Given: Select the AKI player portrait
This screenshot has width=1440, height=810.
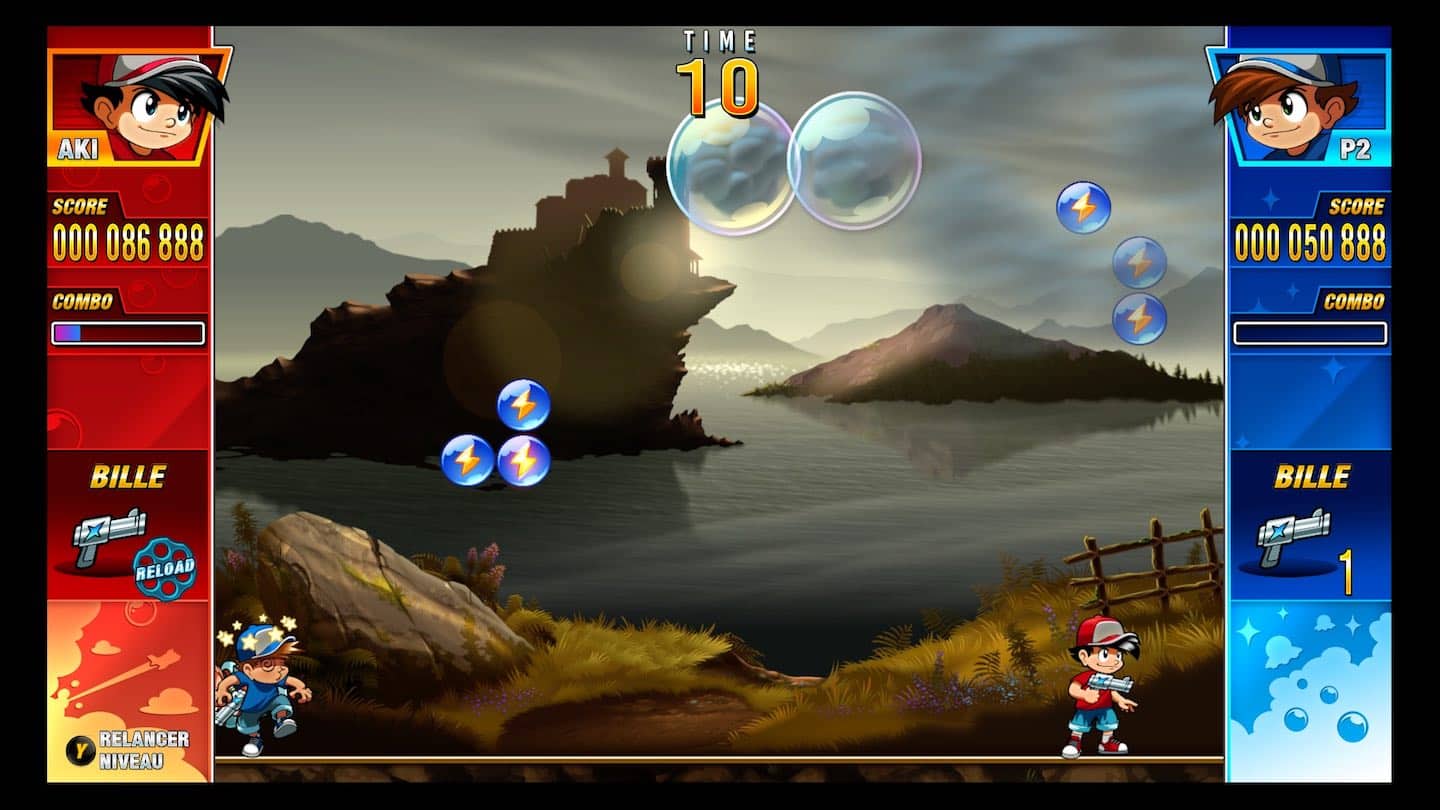Looking at the screenshot, I should [x=140, y=105].
